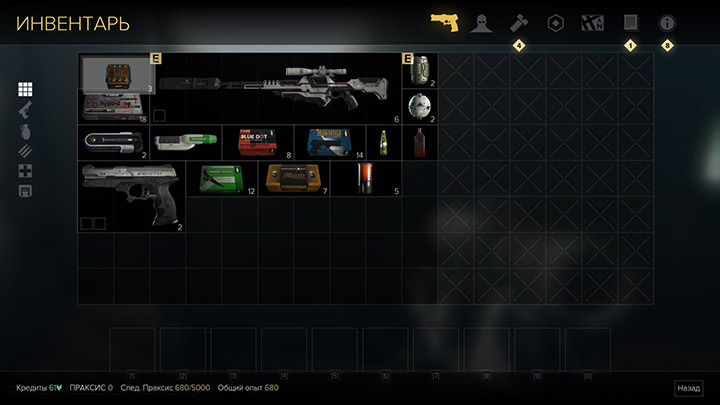Filter inventory by medical consumables
Screen dimensions: 720x405
[26, 170]
